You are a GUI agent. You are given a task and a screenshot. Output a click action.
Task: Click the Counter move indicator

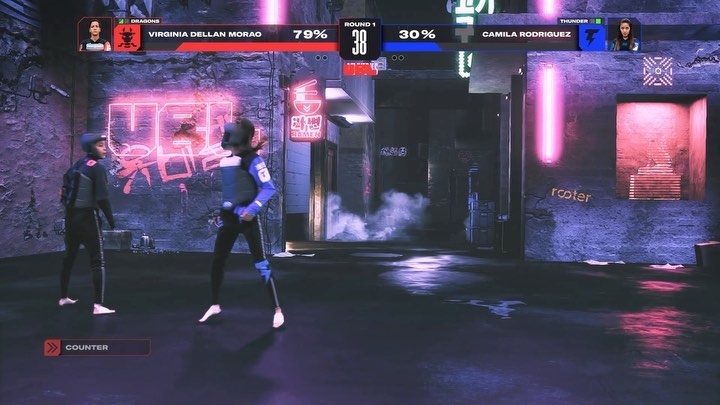tap(96, 348)
